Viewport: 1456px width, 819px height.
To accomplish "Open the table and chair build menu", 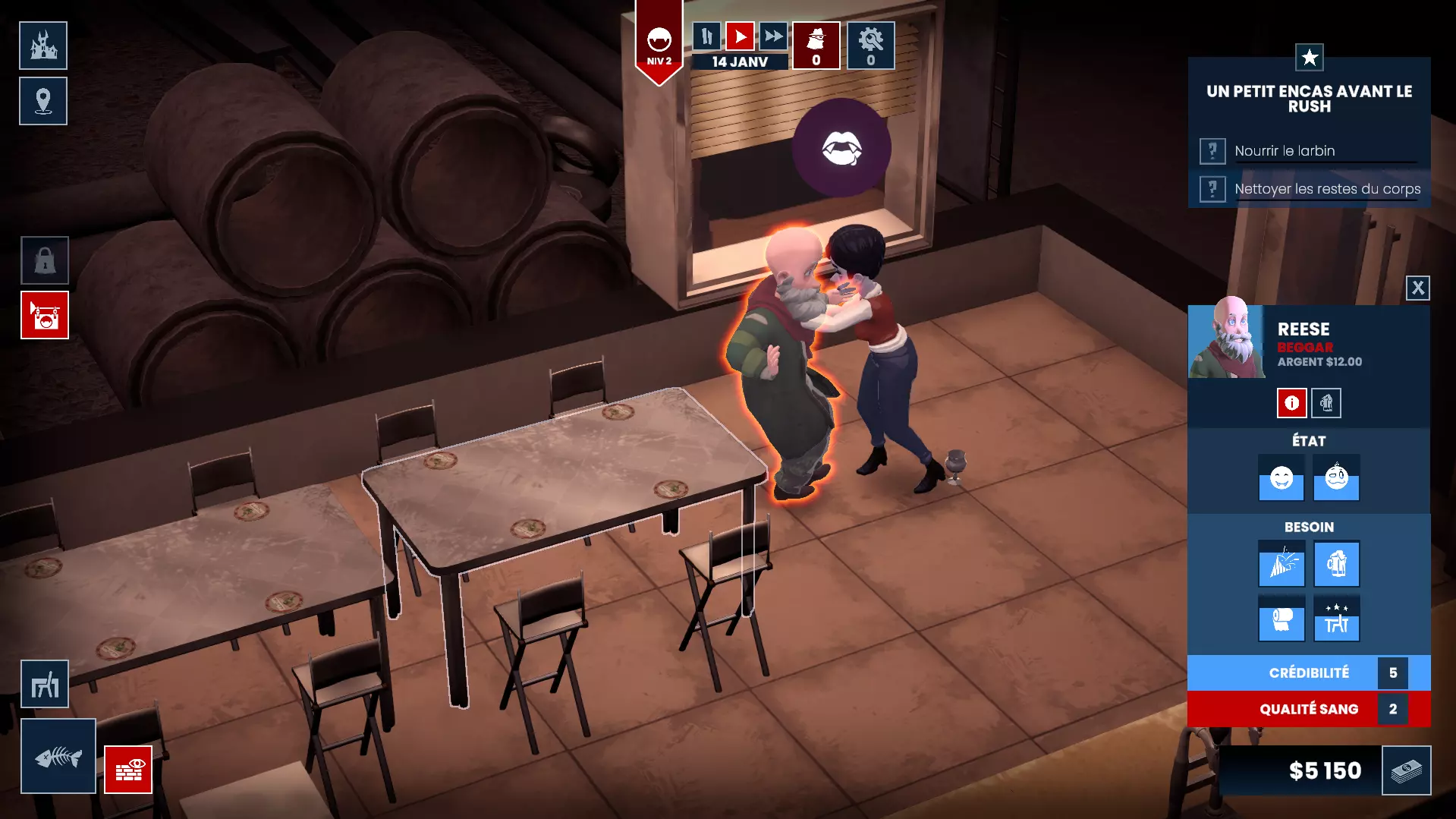I will [x=45, y=685].
